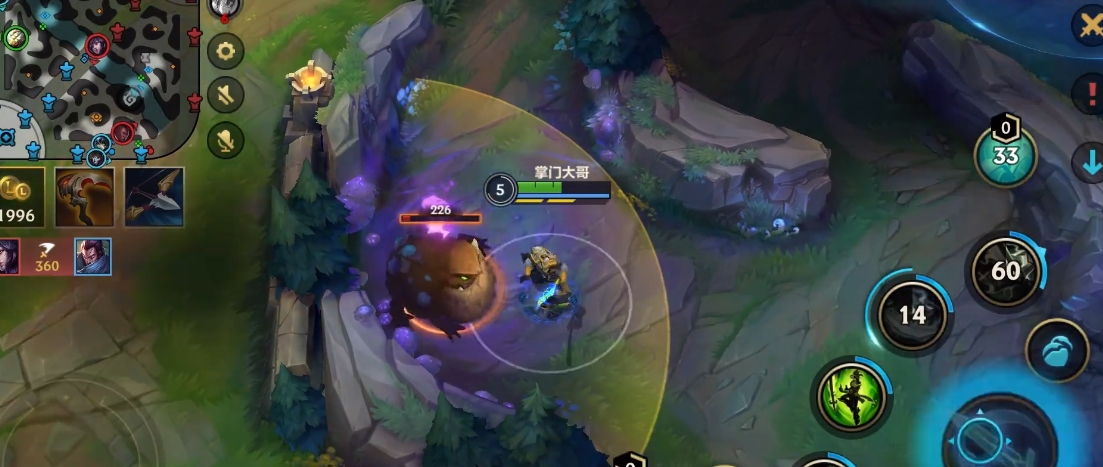1103x467 pixels.
Task: Use the attack ping with crossed swords
Action: [1087, 27]
